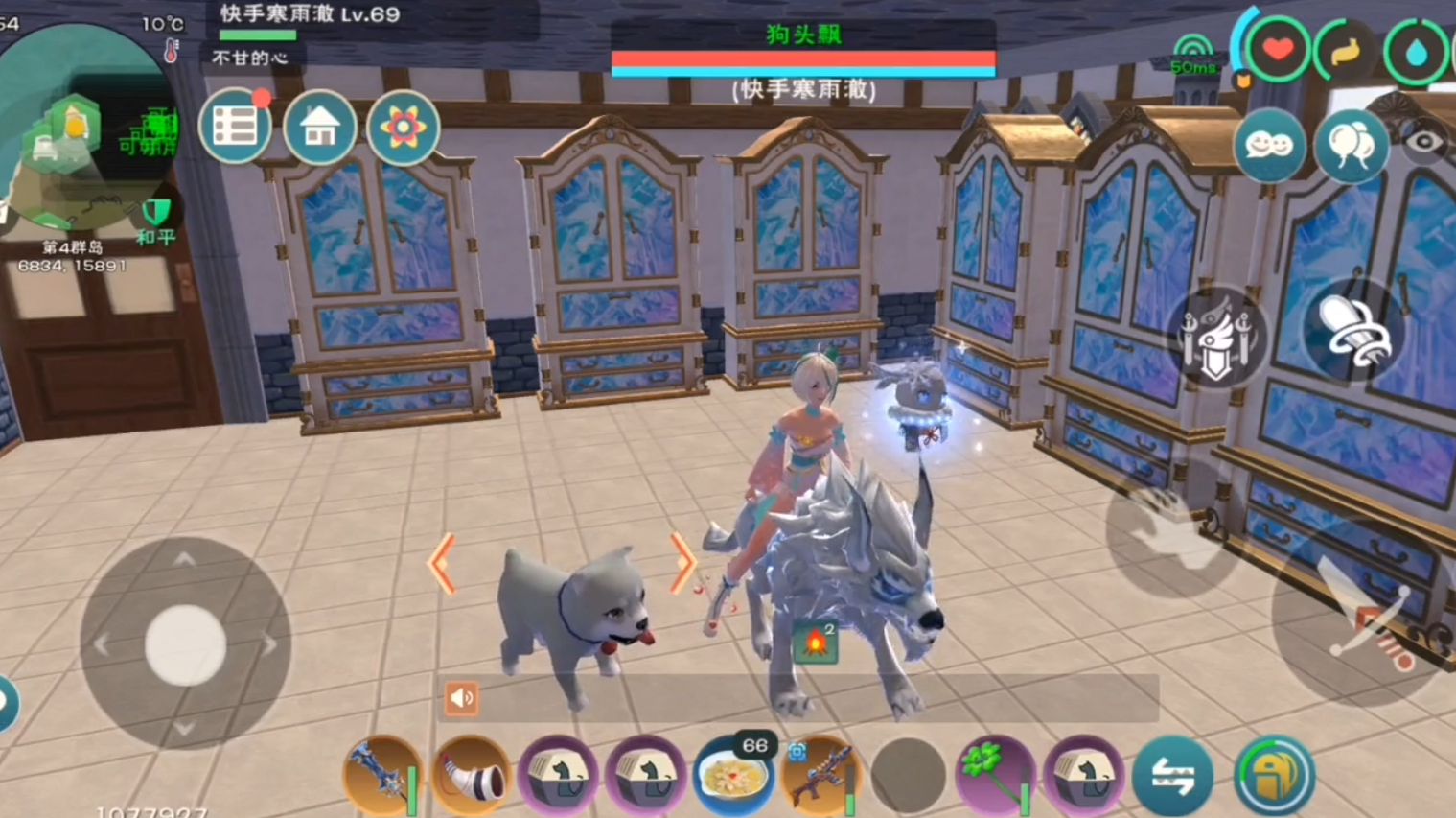
Task: Mute the speaker icon above the chat bar
Action: point(461,697)
